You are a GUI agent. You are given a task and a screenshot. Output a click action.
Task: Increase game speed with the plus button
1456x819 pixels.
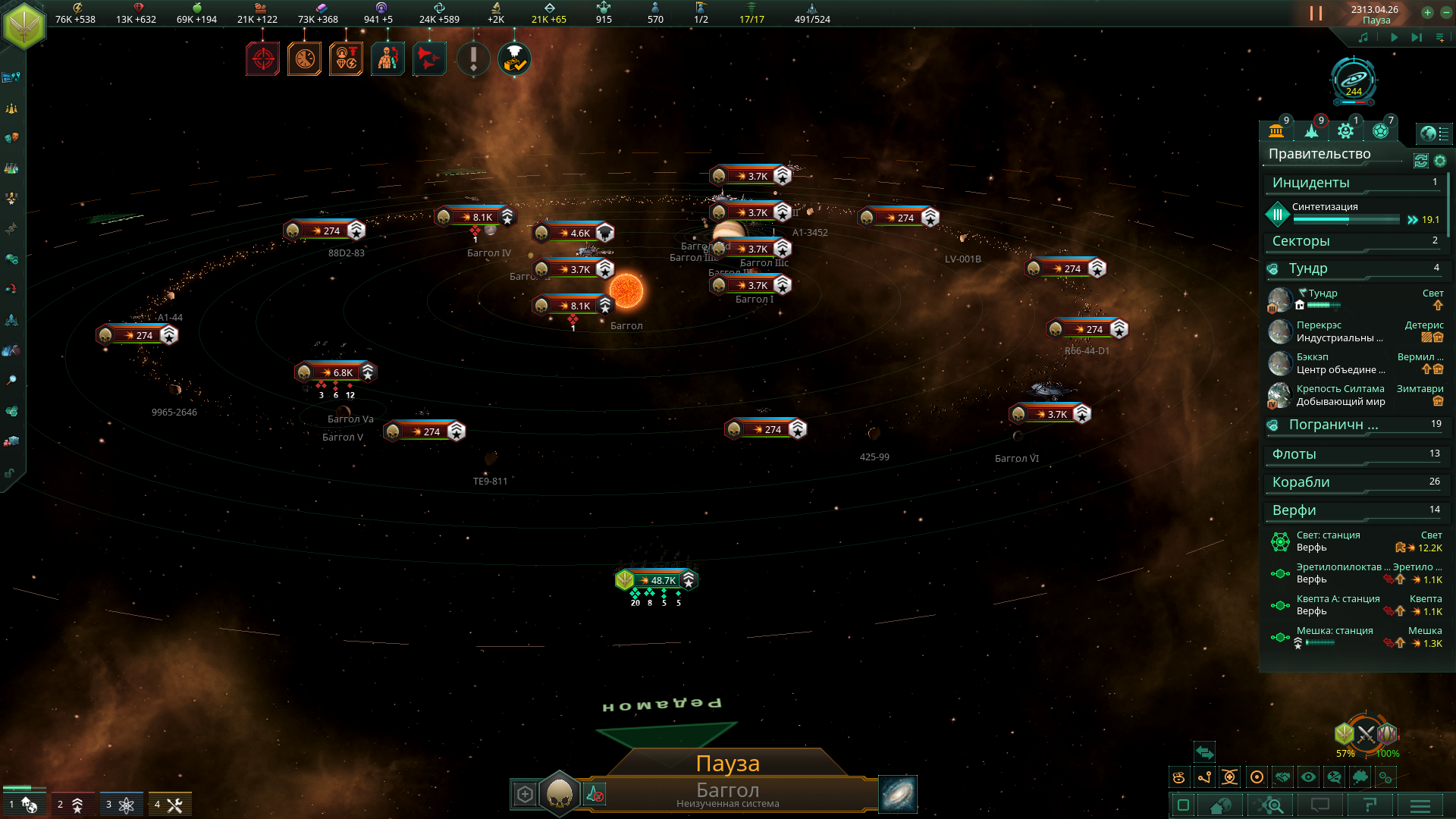click(1427, 12)
